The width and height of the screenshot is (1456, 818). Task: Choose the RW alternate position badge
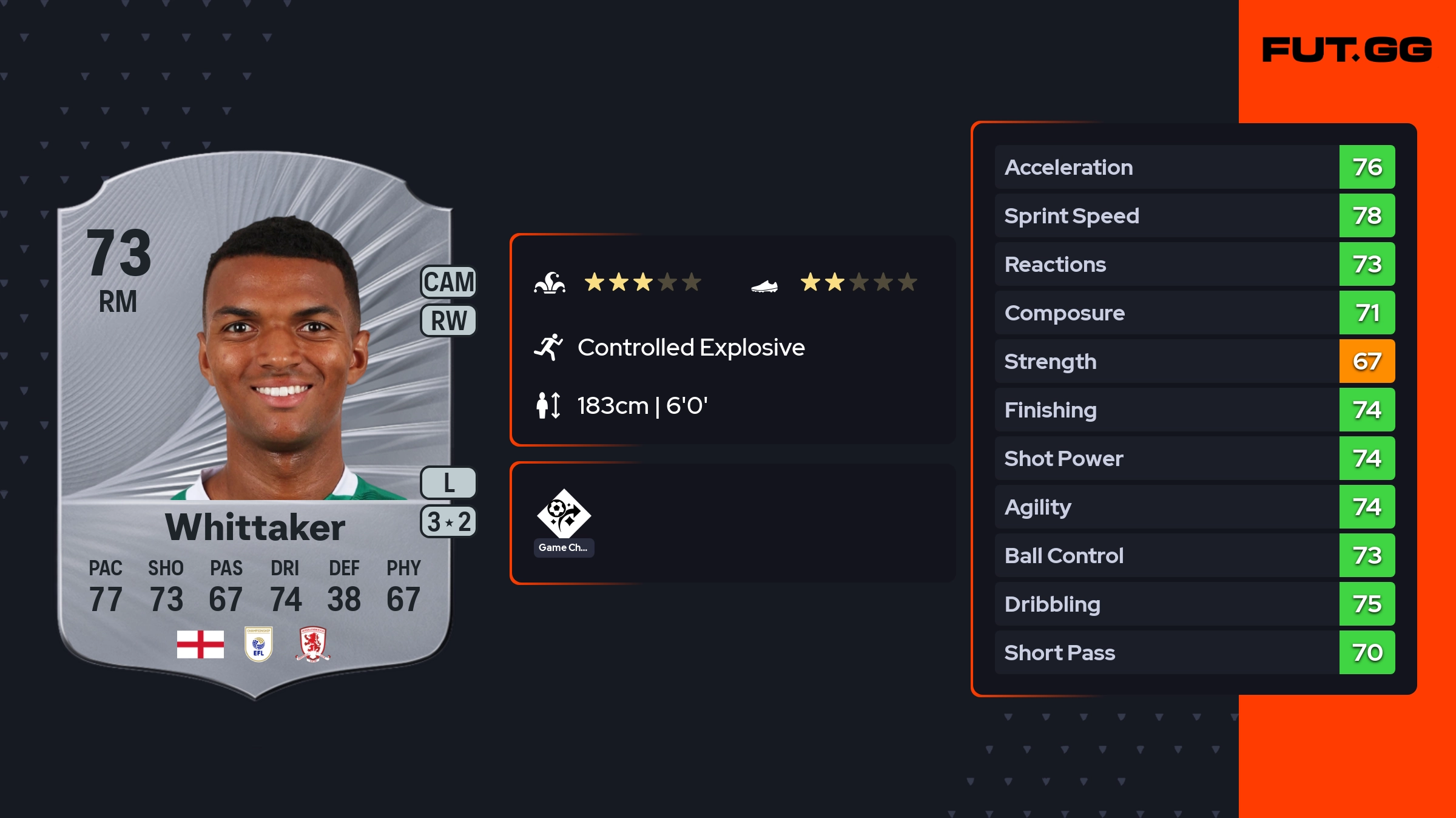448,320
